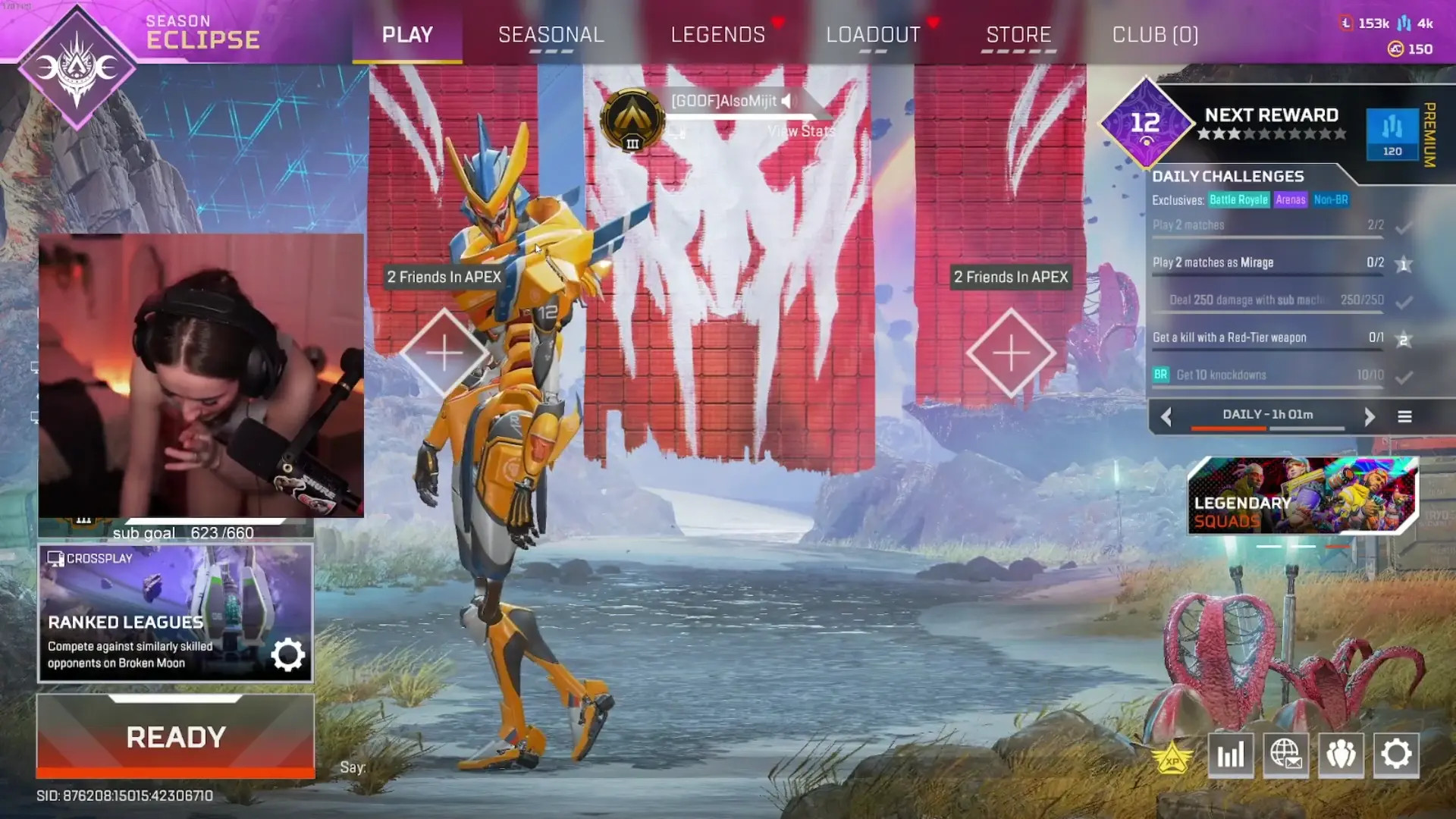1456x819 pixels.
Task: Open the STORE tab
Action: tap(1018, 35)
